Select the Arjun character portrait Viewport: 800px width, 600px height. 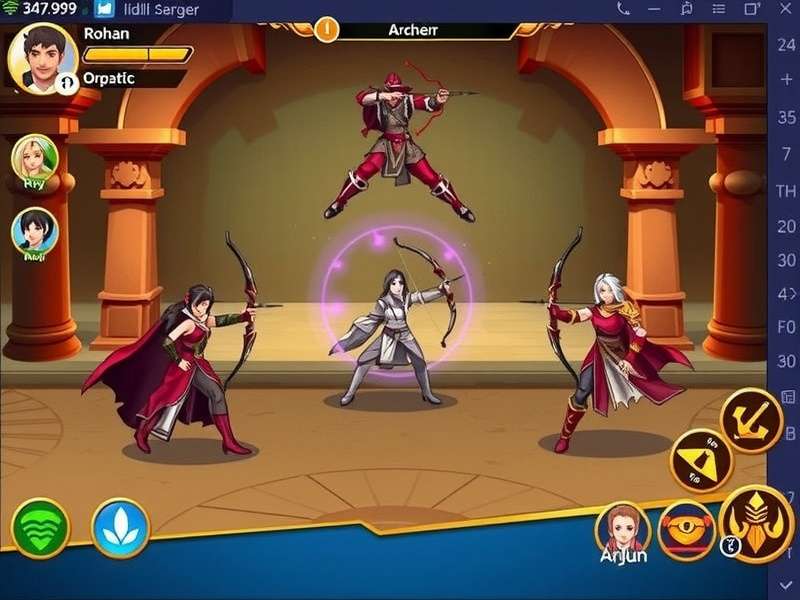coord(623,530)
